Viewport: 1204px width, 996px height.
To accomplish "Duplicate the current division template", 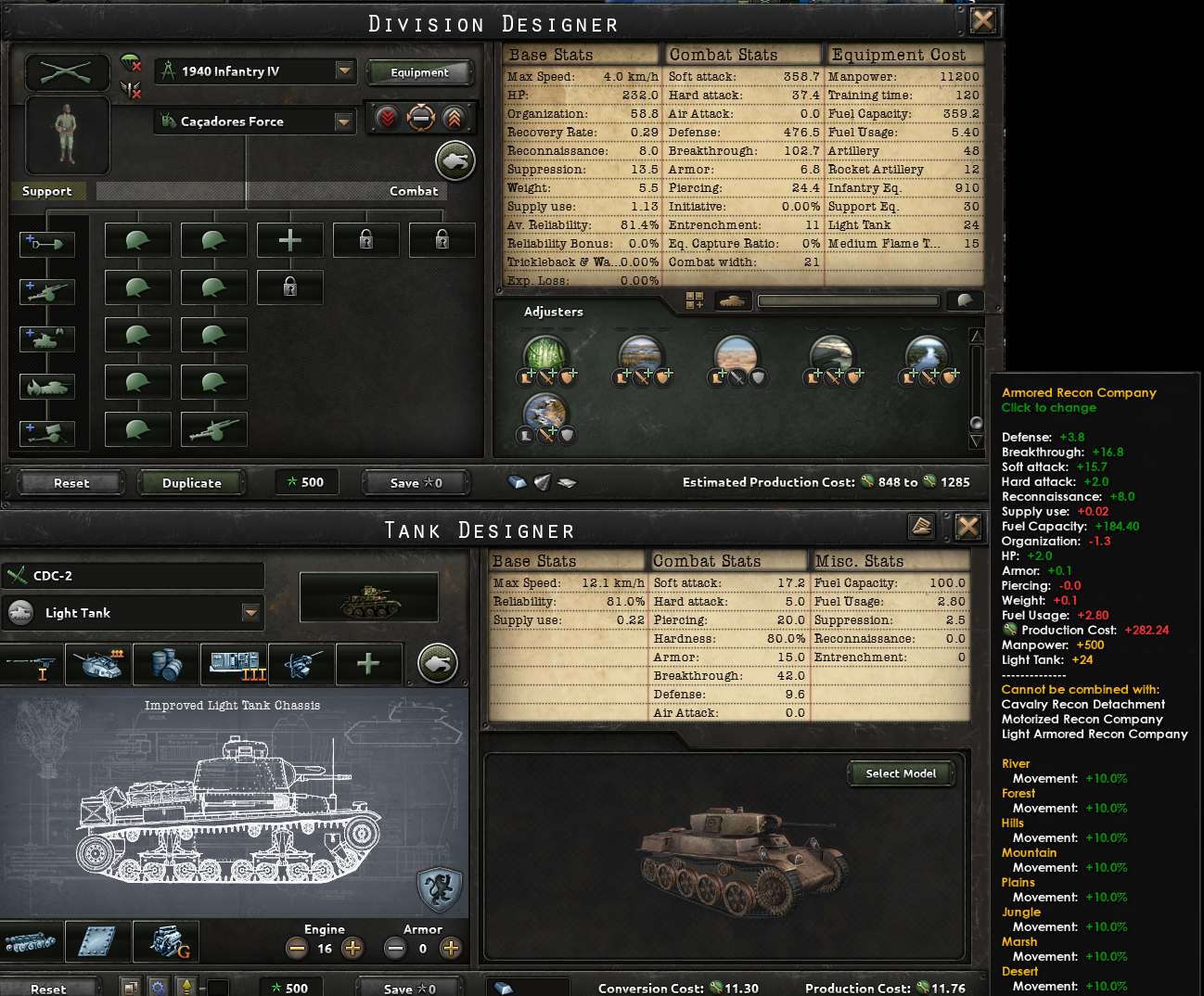I will [192, 482].
